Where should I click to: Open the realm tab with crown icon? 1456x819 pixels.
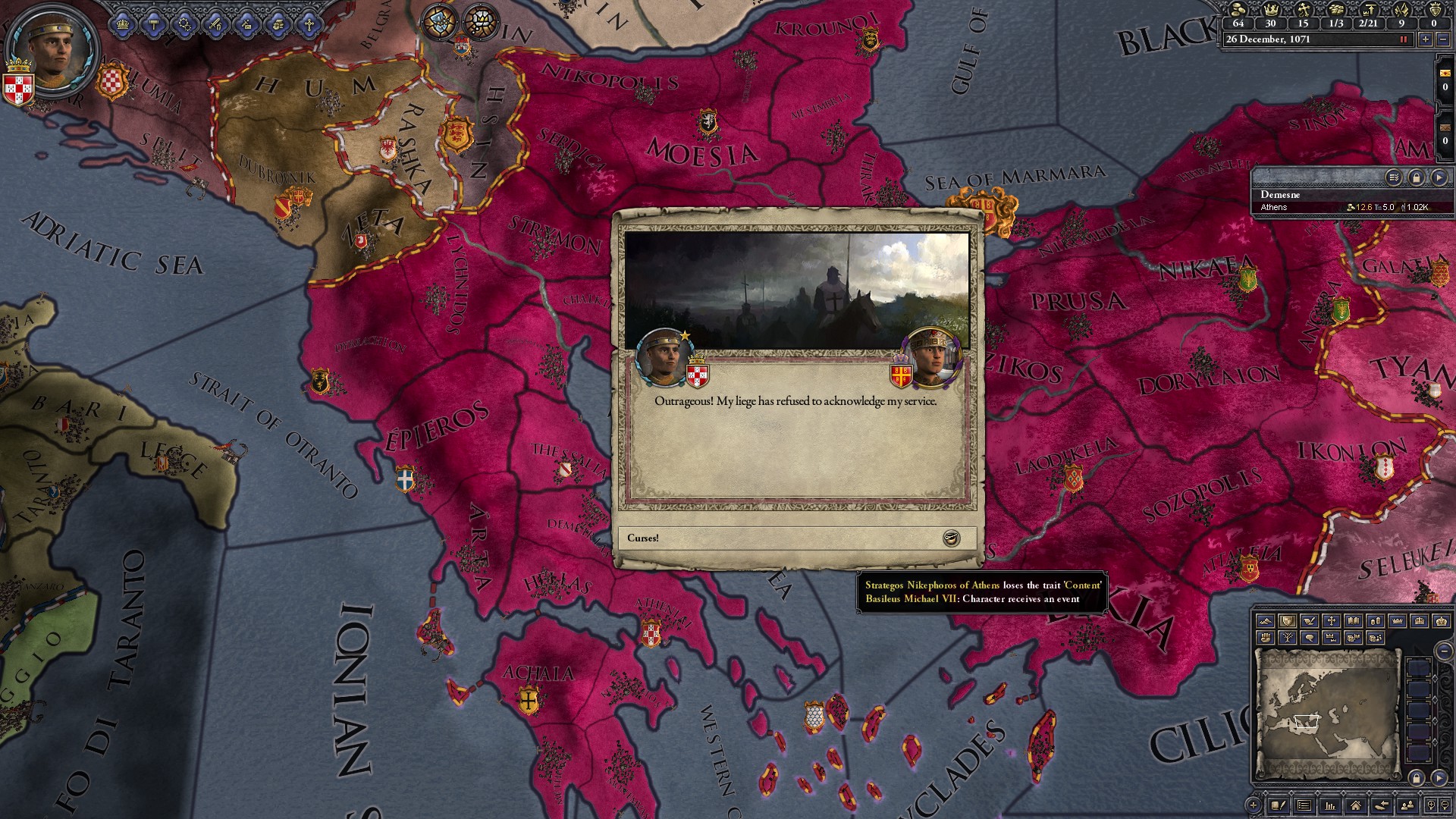click(124, 24)
